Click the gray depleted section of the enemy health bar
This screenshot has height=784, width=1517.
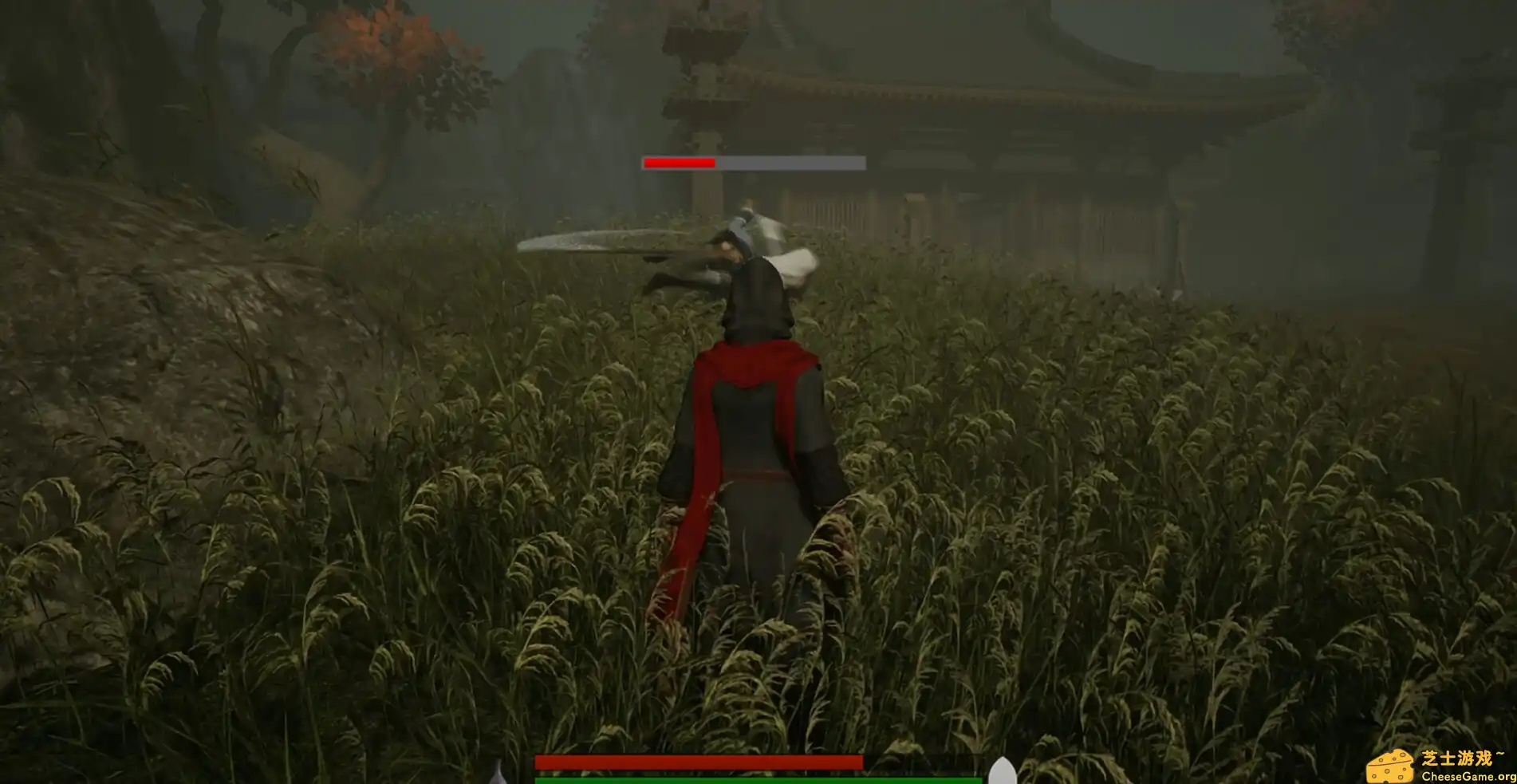pos(790,163)
